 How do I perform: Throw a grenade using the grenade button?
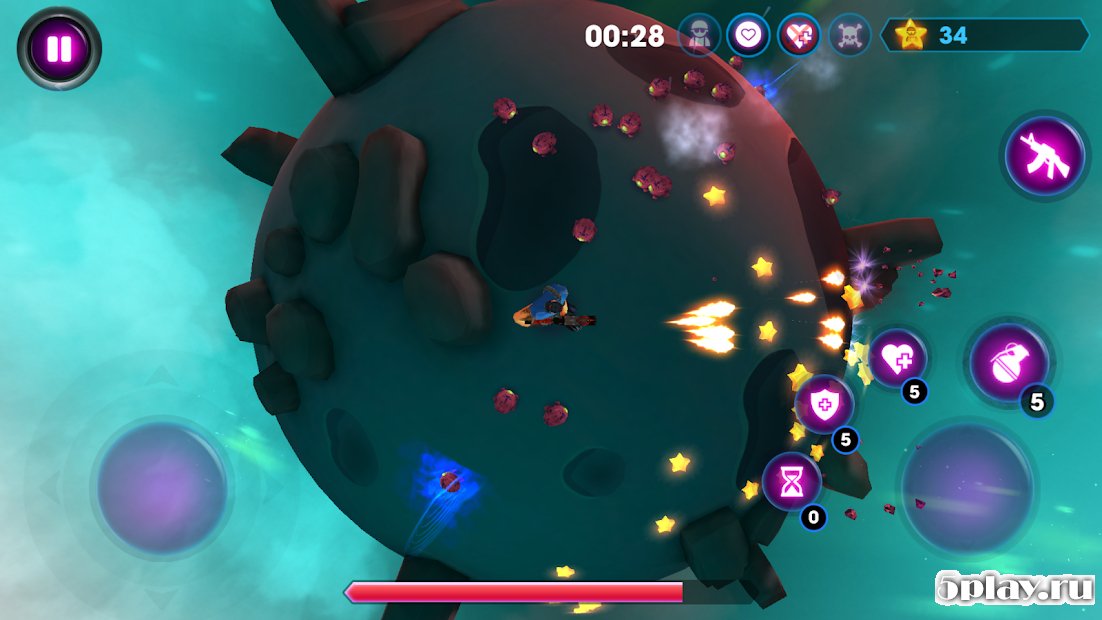(1009, 364)
